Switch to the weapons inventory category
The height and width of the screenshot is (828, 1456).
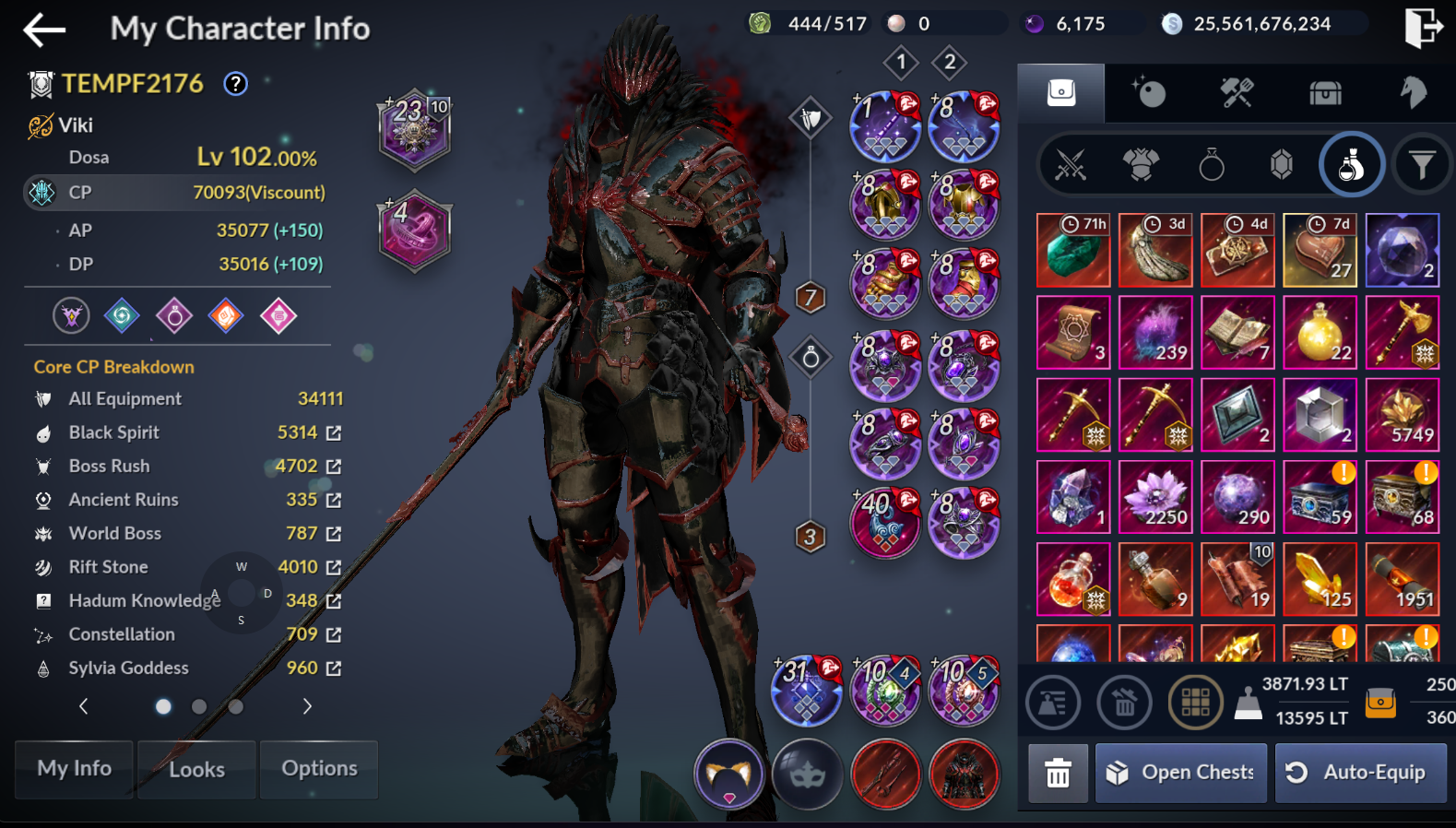click(1071, 166)
